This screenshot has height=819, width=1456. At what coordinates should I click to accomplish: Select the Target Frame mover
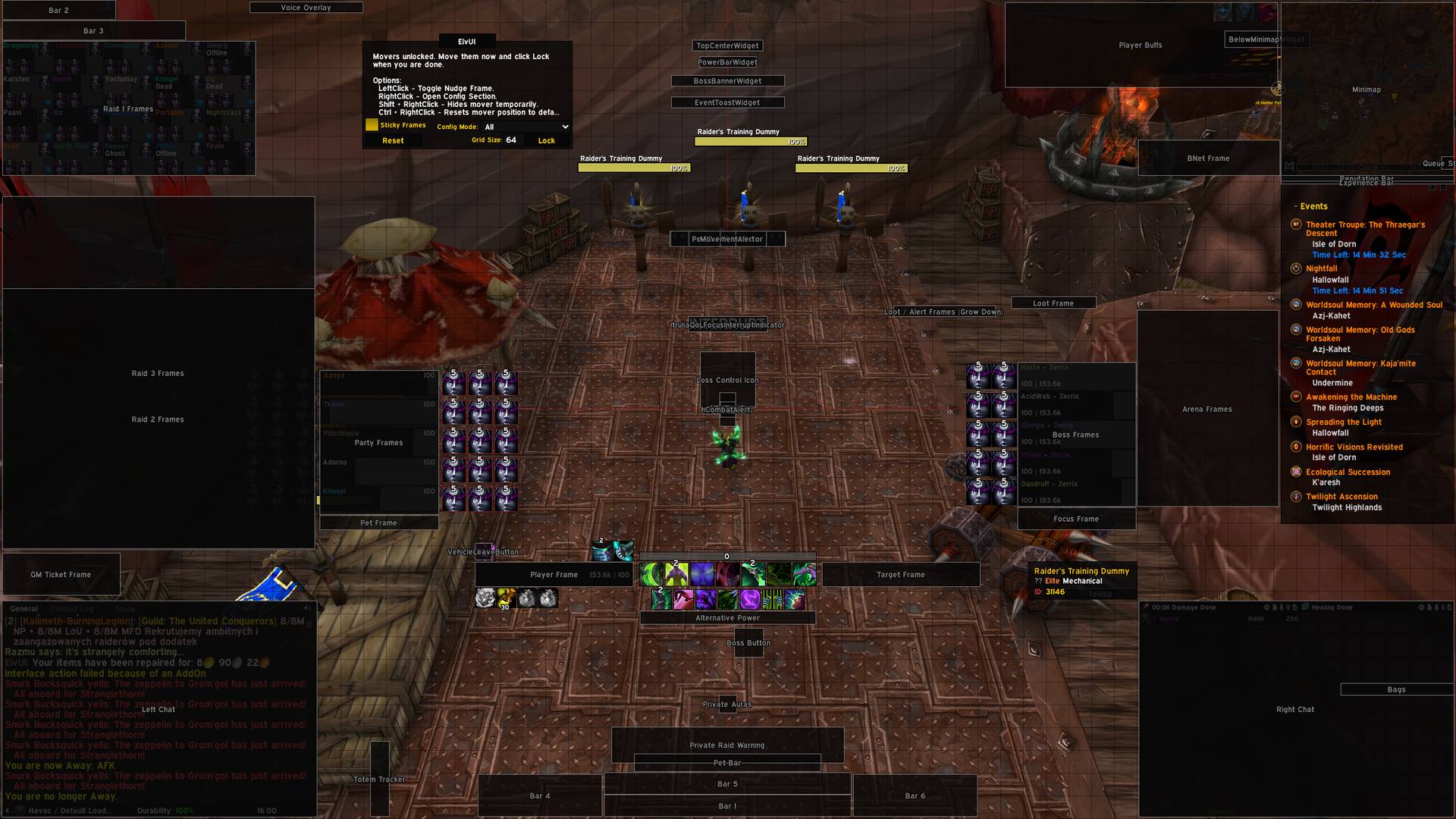(900, 575)
